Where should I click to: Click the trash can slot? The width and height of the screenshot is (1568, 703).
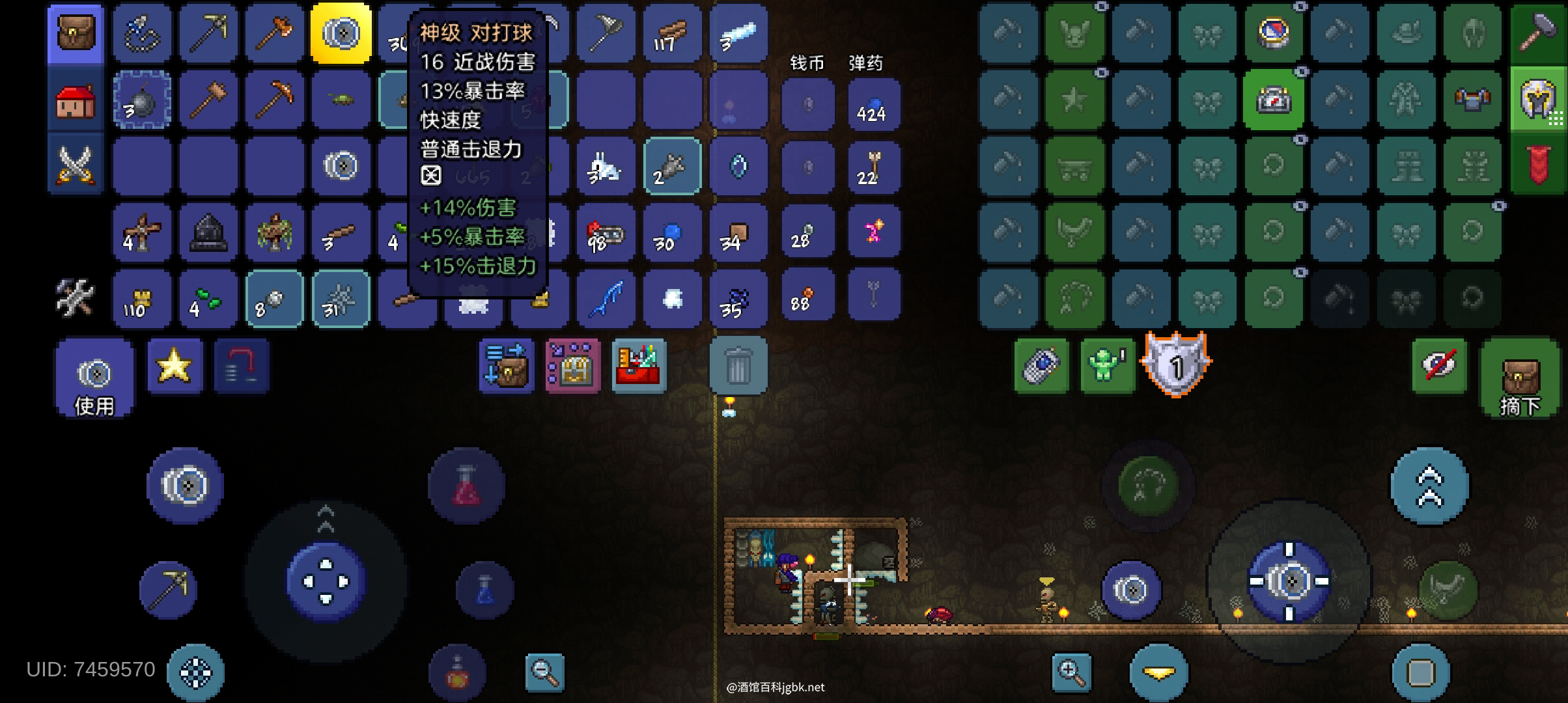point(738,365)
